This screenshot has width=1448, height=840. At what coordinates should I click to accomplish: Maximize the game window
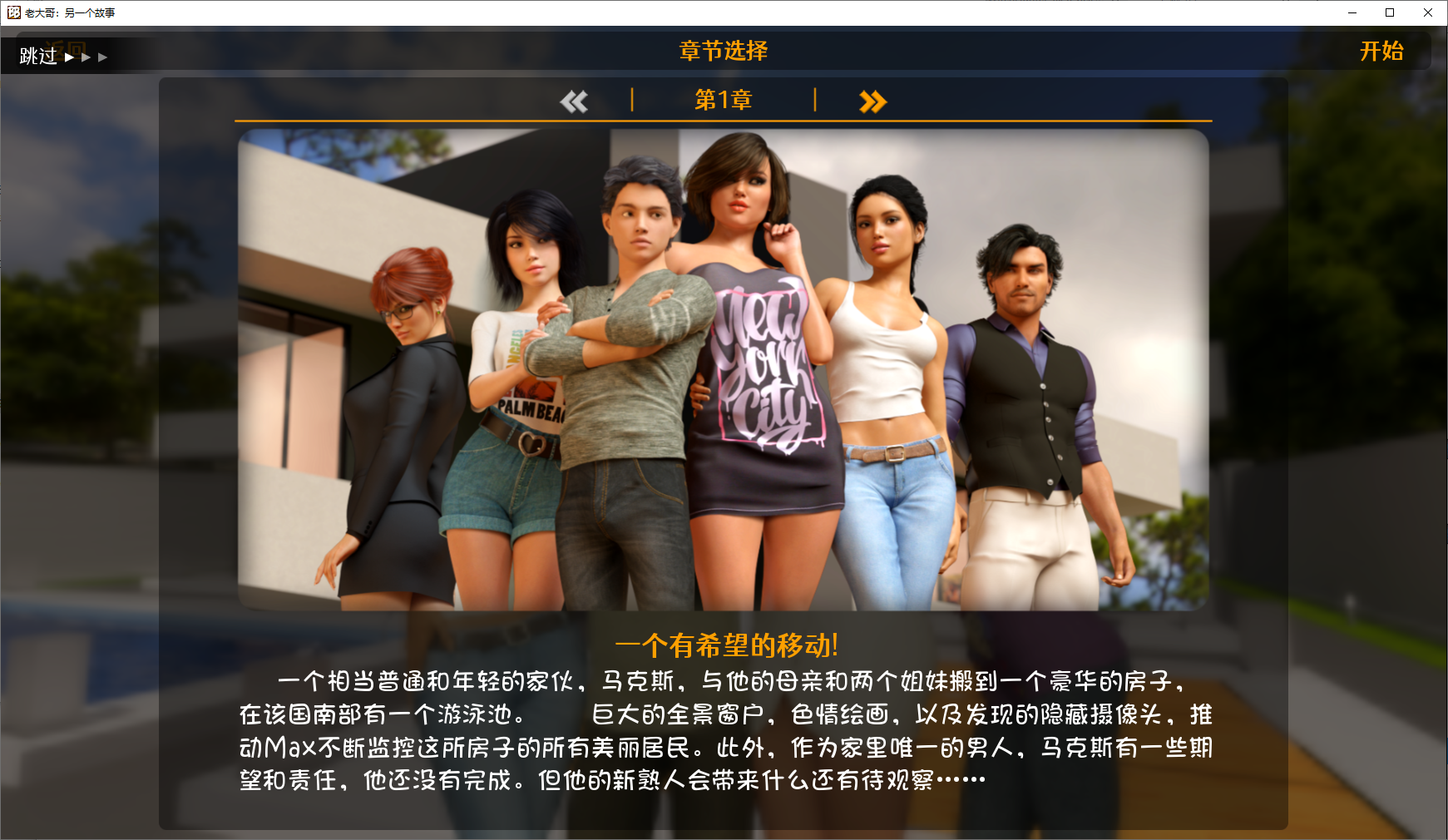[x=1390, y=12]
